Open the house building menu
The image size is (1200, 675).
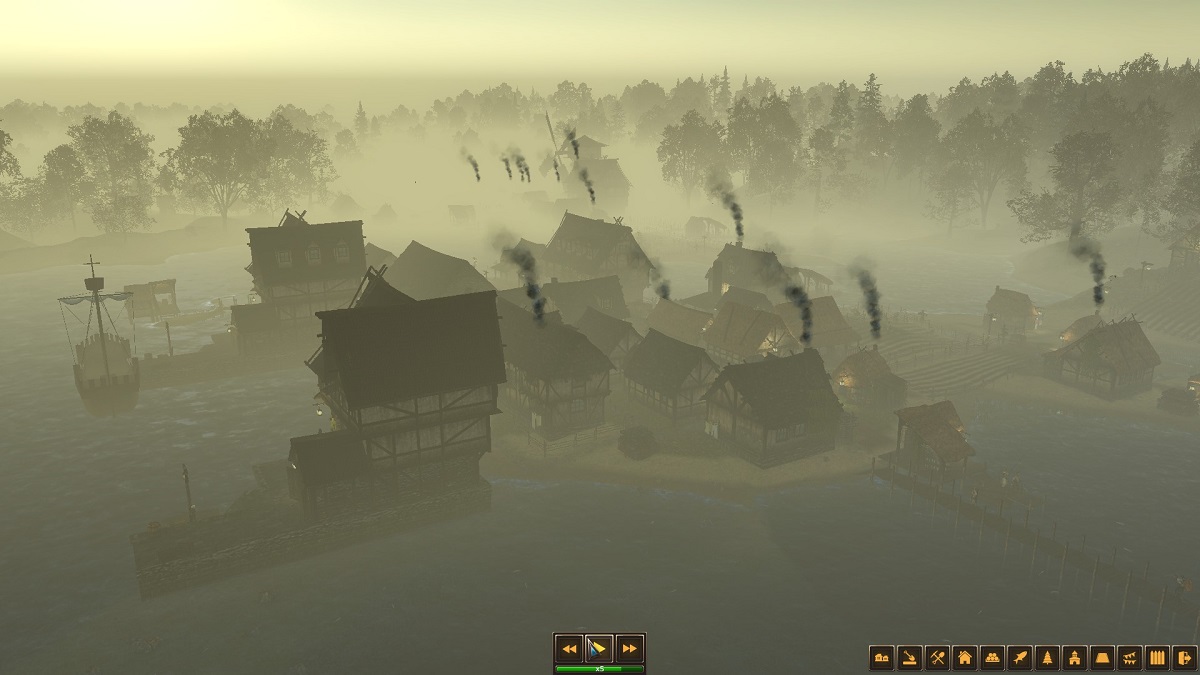(965, 657)
